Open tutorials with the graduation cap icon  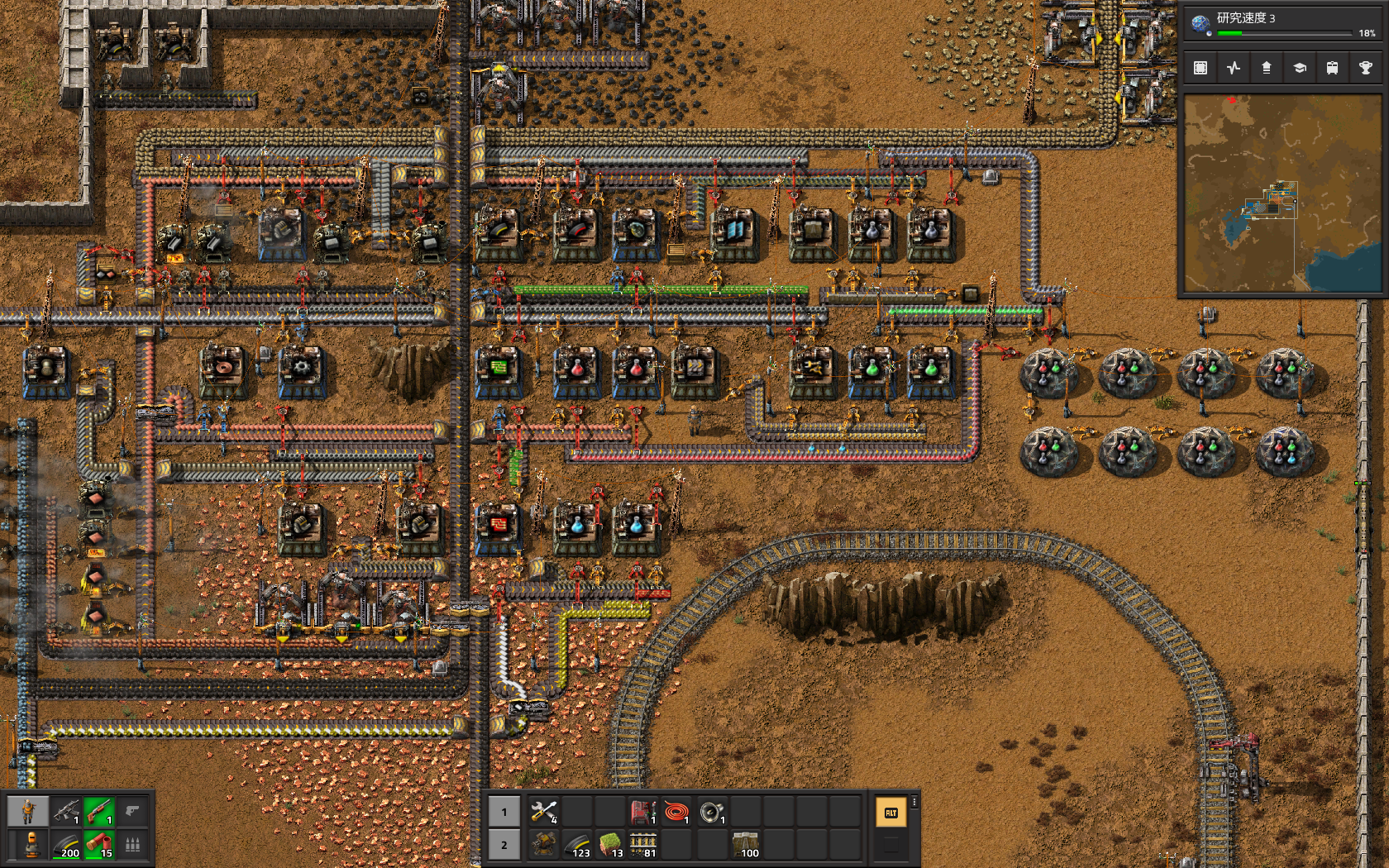(x=1300, y=68)
